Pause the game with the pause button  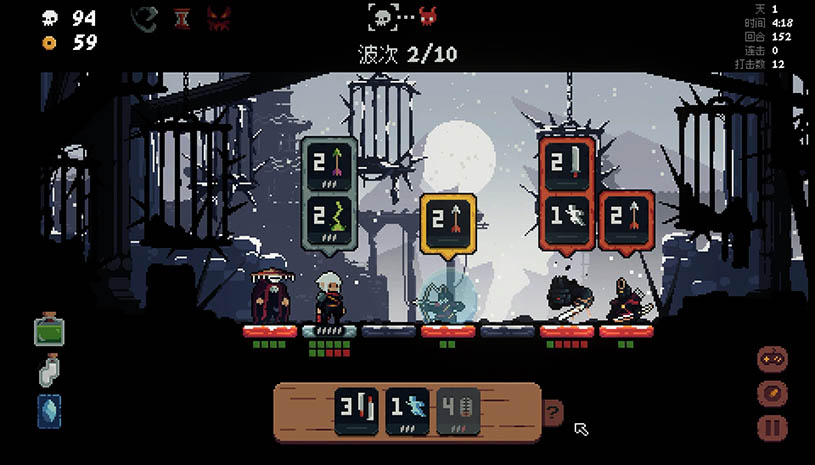point(772,429)
